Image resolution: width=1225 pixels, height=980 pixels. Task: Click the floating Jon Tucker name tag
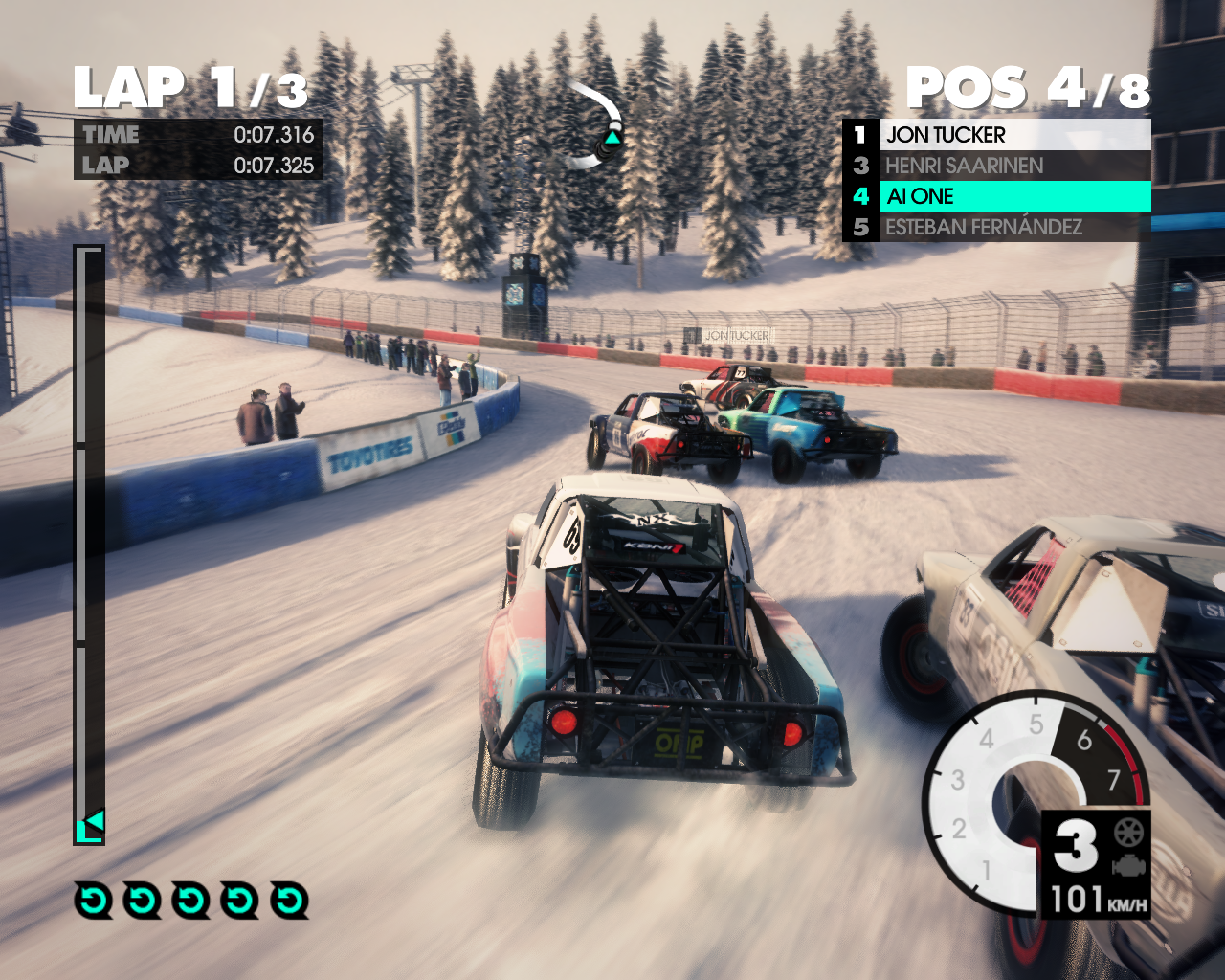click(x=736, y=336)
